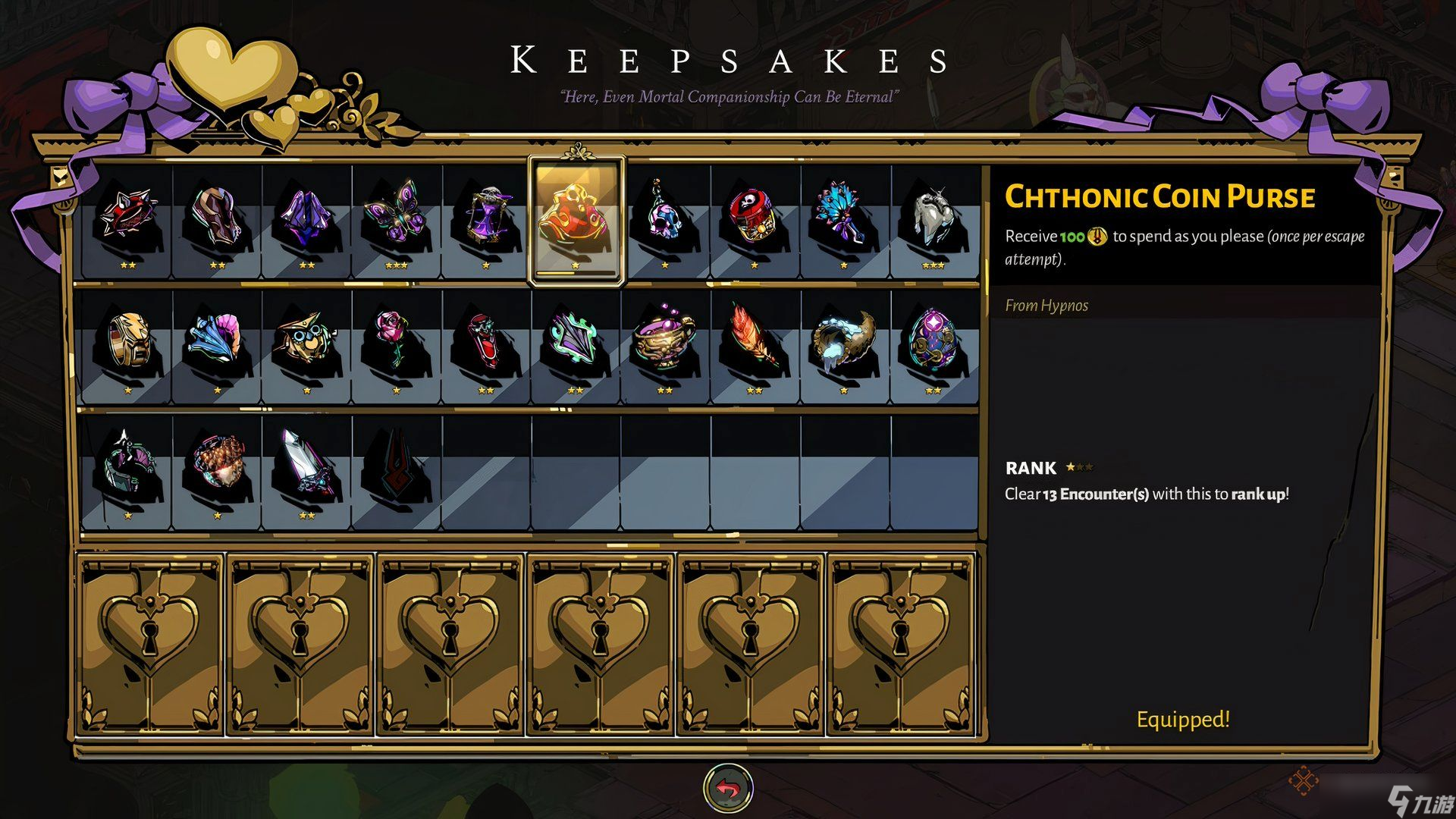
Task: Choose the brown Myrmidon Bracer keepsake
Action: click(x=217, y=218)
